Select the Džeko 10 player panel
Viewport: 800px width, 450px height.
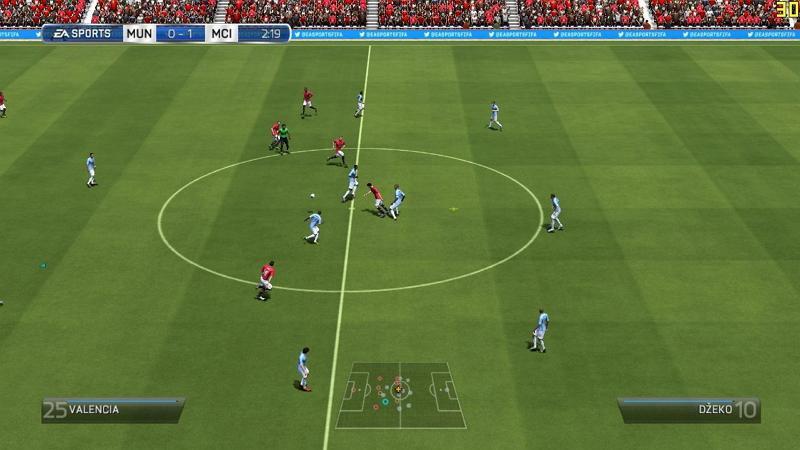(x=688, y=410)
